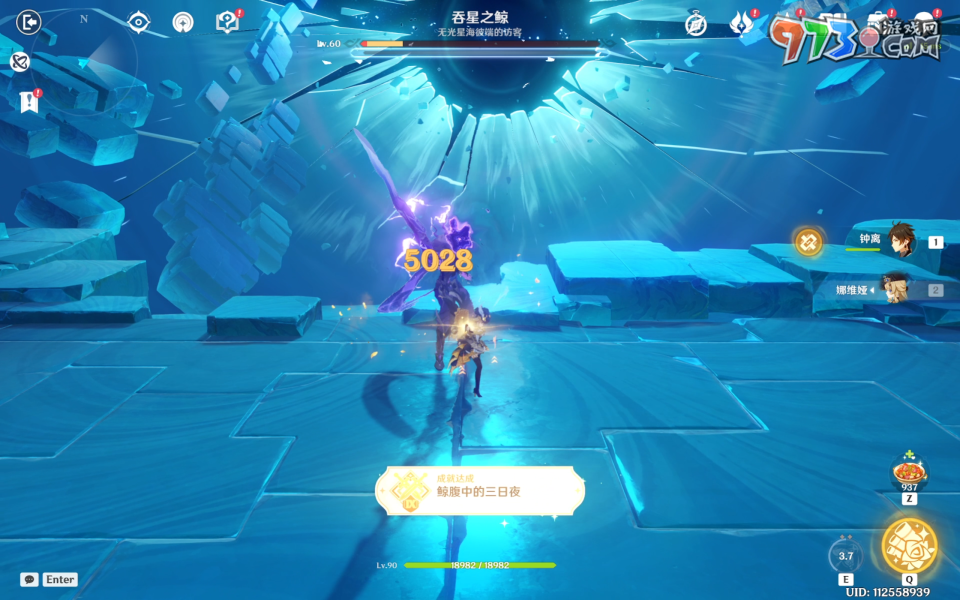The image size is (960, 600).
Task: Switch to party member 娜维娅
Action: click(900, 290)
